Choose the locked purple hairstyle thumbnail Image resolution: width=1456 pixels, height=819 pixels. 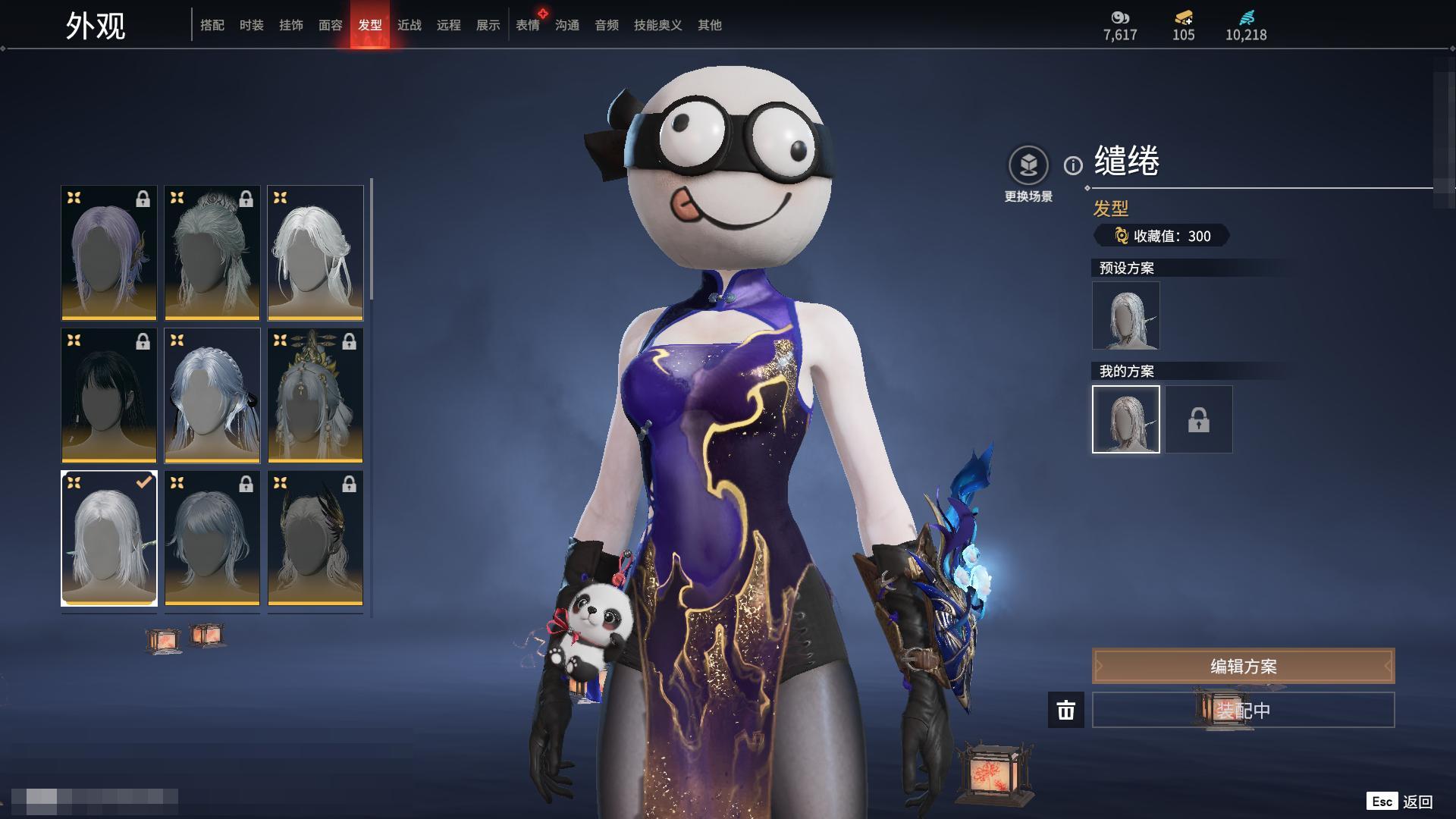coord(109,253)
